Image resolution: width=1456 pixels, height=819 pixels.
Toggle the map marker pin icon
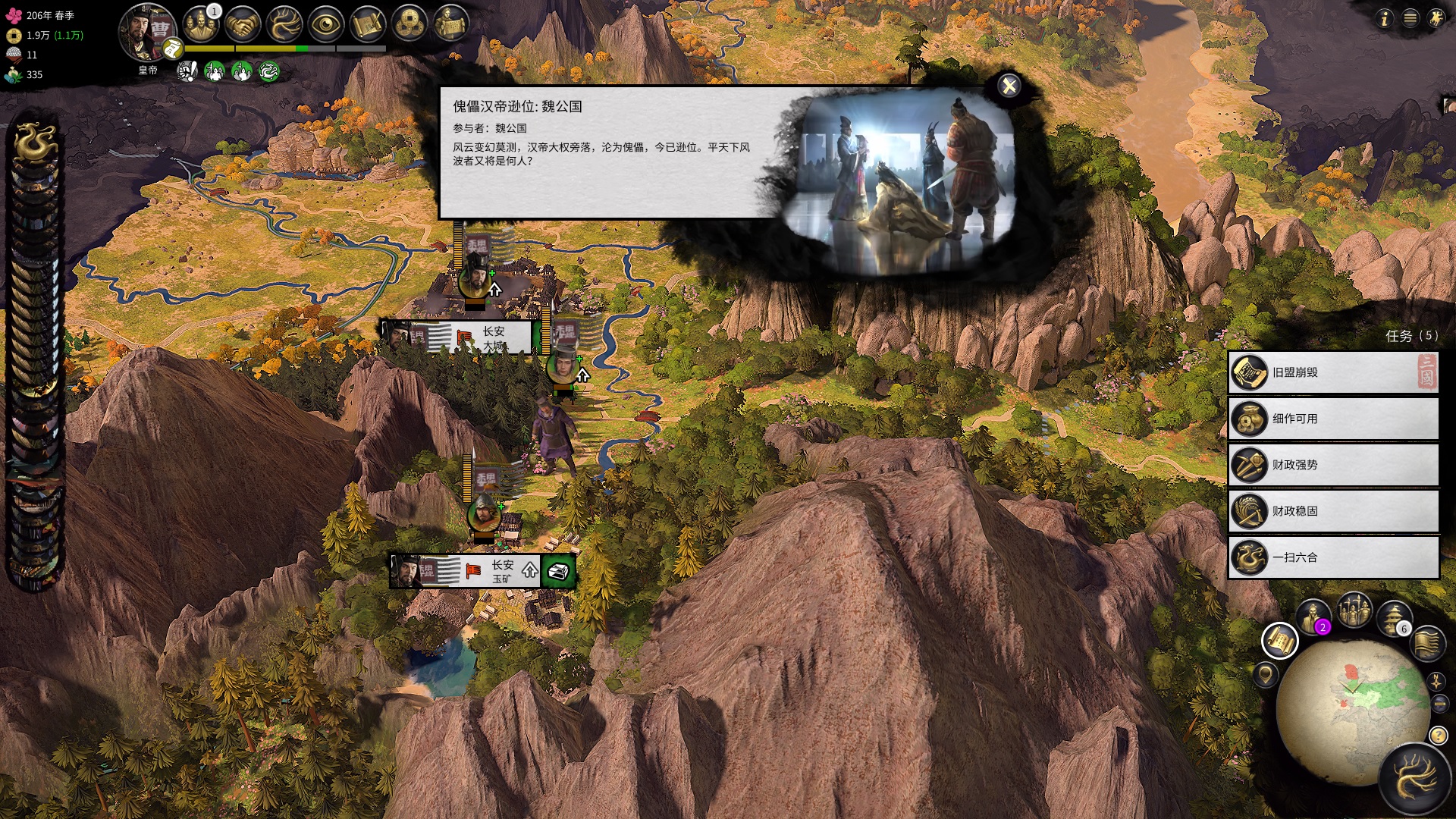(x=1266, y=676)
